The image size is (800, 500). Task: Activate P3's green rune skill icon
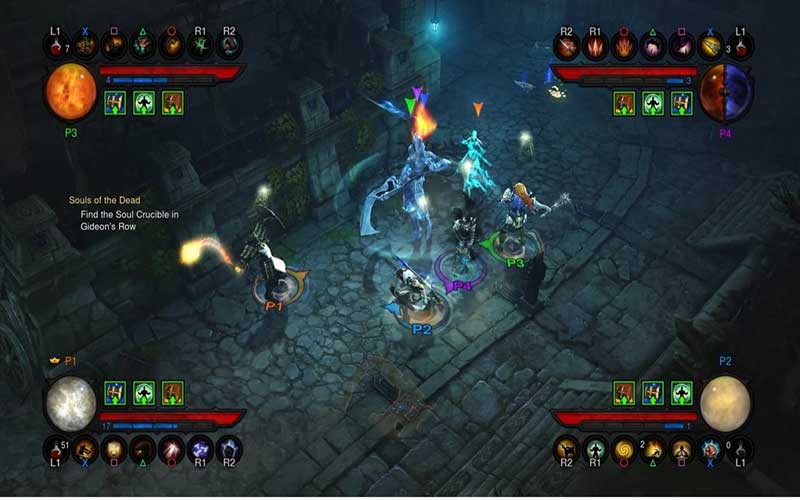click(200, 47)
